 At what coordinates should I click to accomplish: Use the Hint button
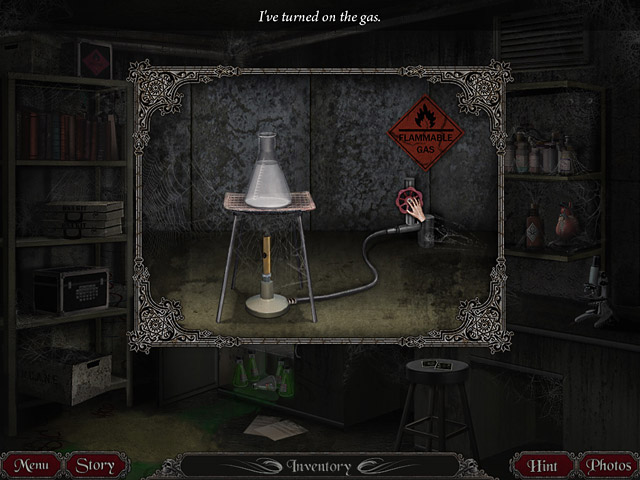click(543, 465)
